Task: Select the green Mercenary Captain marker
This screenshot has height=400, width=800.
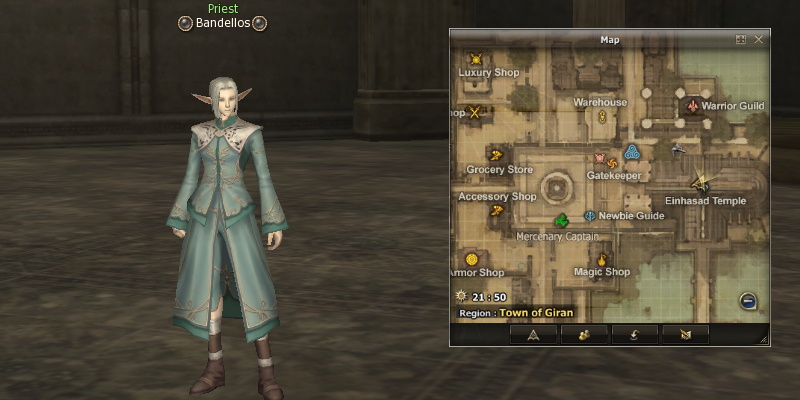Action: click(x=561, y=220)
